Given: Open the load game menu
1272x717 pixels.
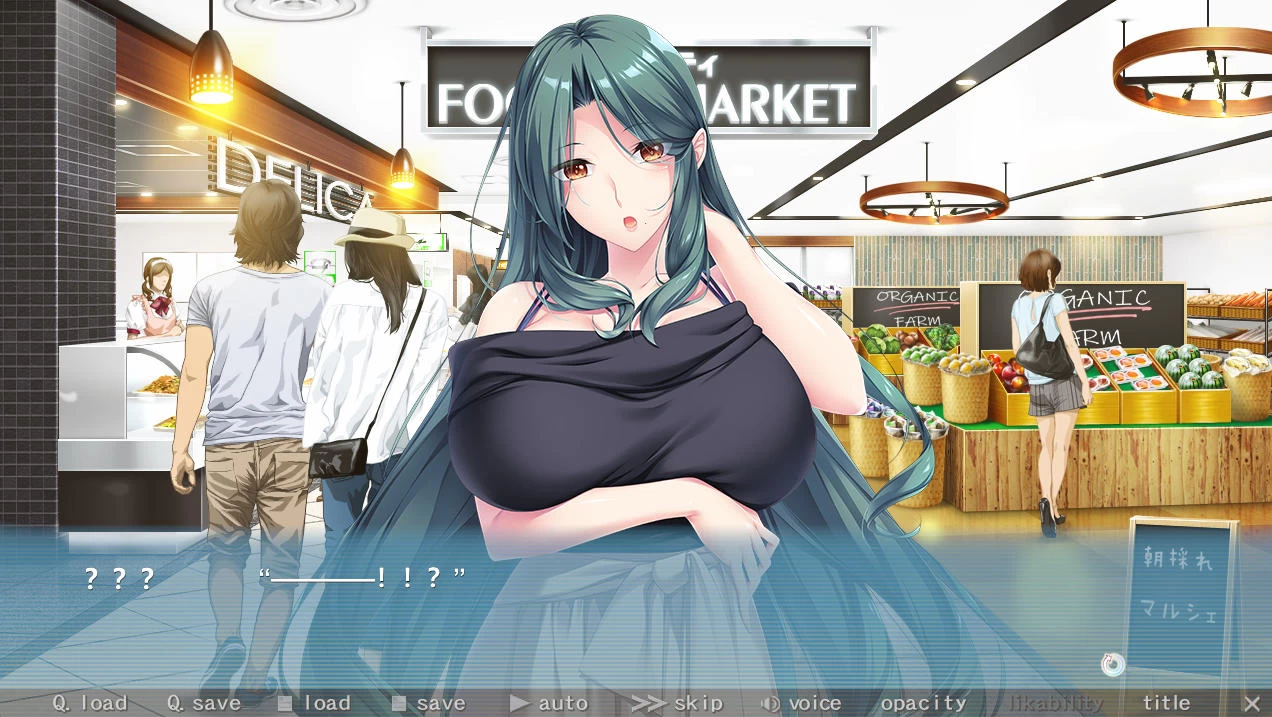Looking at the screenshot, I should point(315,703).
